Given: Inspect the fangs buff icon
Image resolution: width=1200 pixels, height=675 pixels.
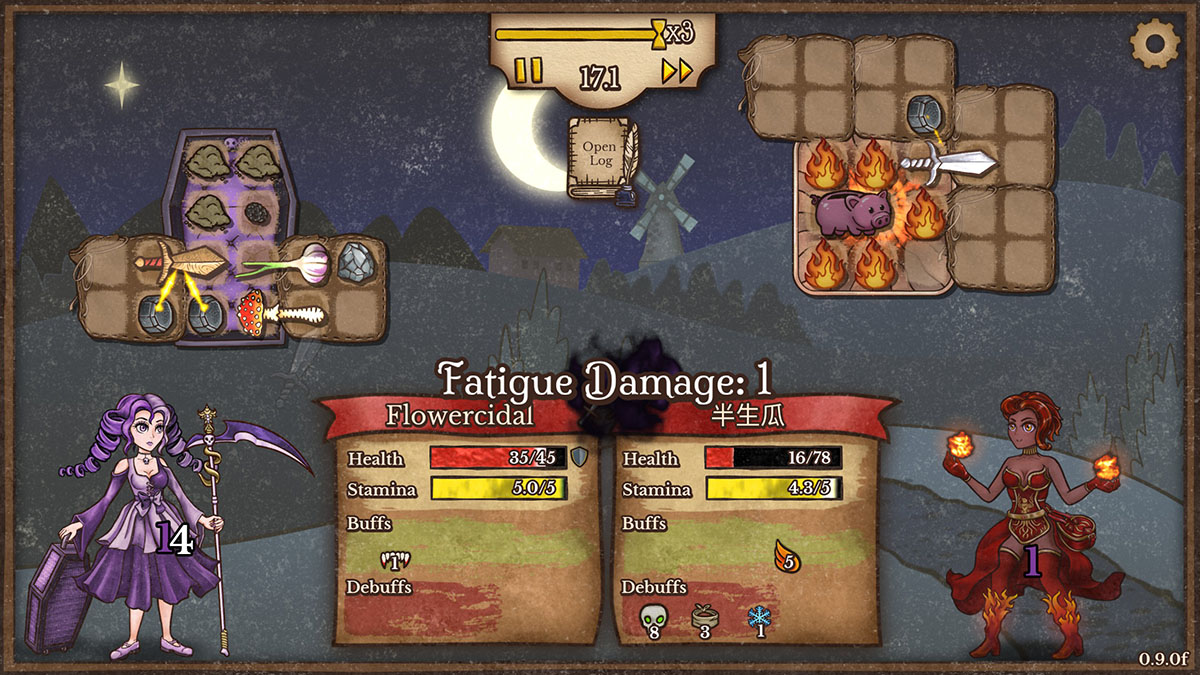Looking at the screenshot, I should point(396,561).
